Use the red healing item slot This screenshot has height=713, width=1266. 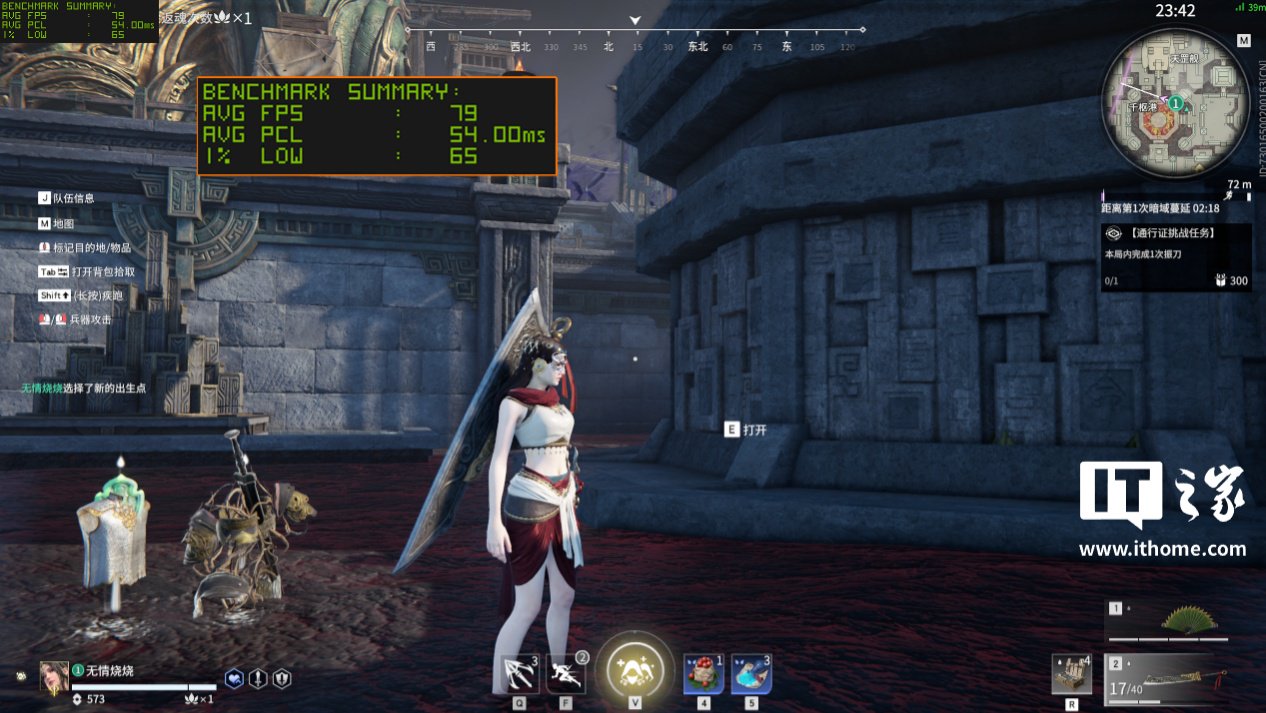(x=703, y=672)
